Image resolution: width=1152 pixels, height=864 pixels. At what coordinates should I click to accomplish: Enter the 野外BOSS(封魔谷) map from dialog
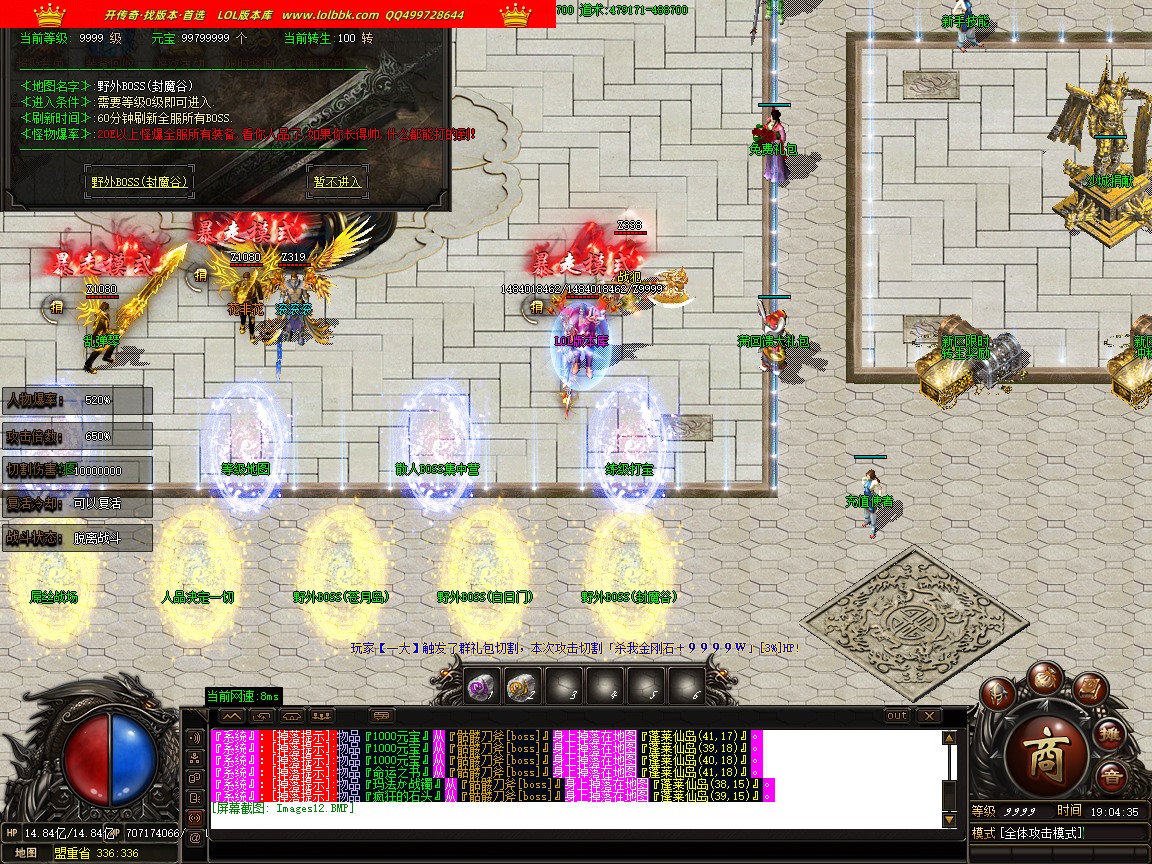[139, 182]
